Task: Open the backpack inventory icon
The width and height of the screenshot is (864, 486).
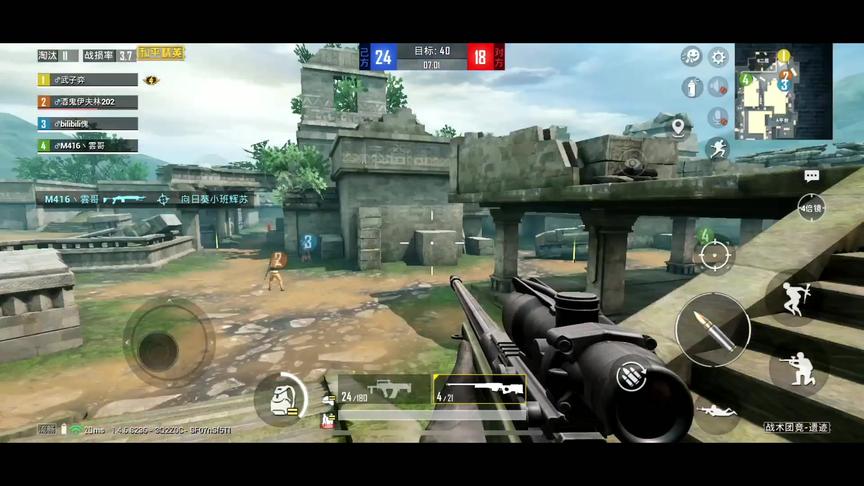Action: pyautogui.click(x=277, y=399)
